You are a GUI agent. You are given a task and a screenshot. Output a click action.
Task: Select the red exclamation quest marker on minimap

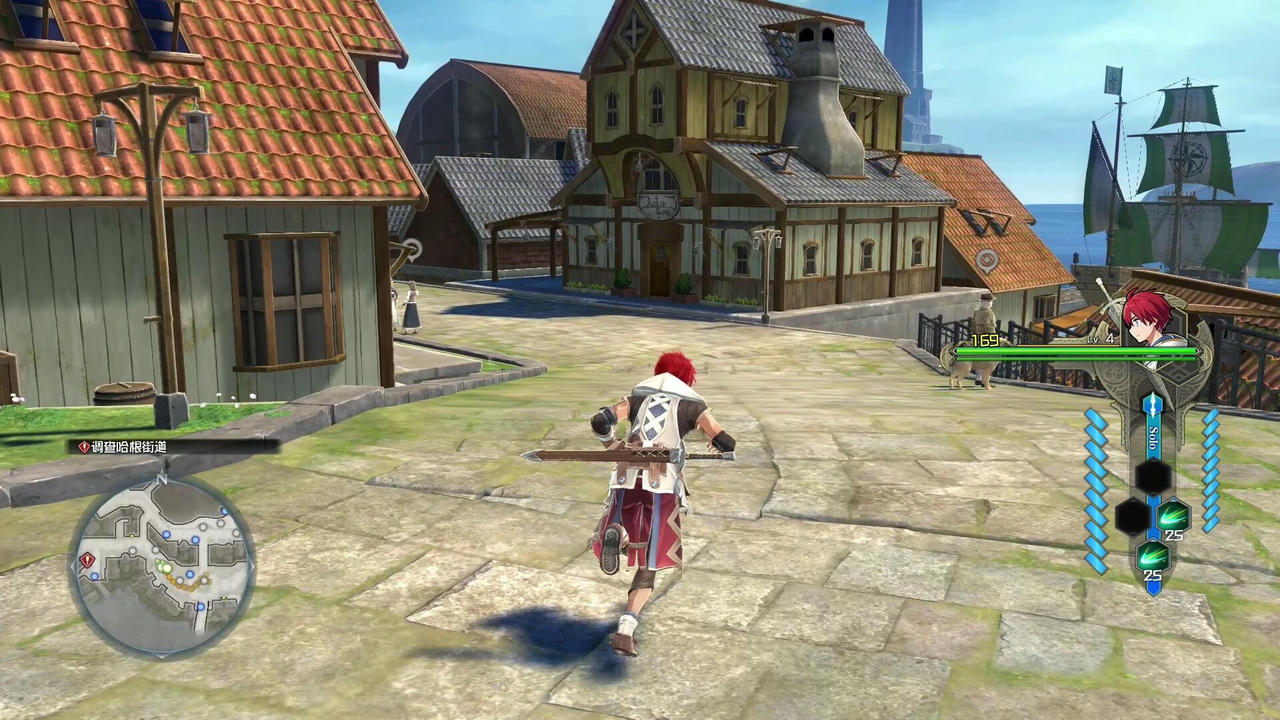tap(88, 560)
